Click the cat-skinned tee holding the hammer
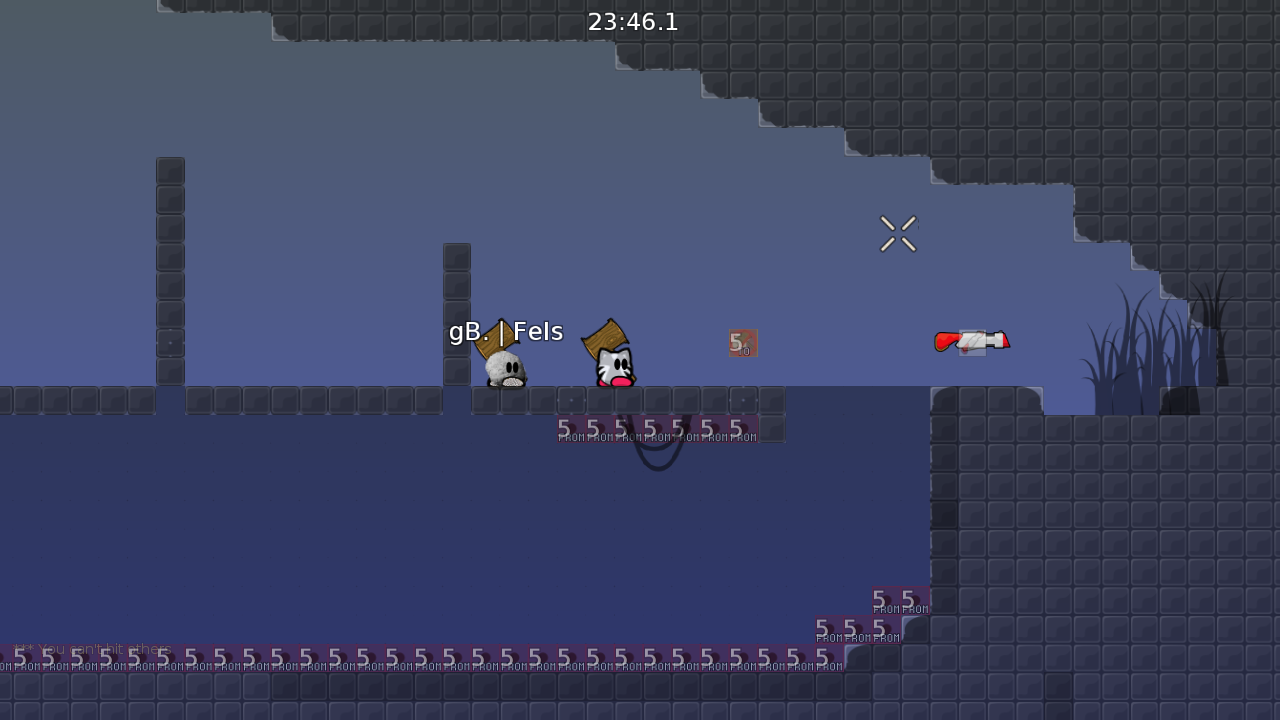Viewport: 1280px width, 720px height. (x=612, y=365)
